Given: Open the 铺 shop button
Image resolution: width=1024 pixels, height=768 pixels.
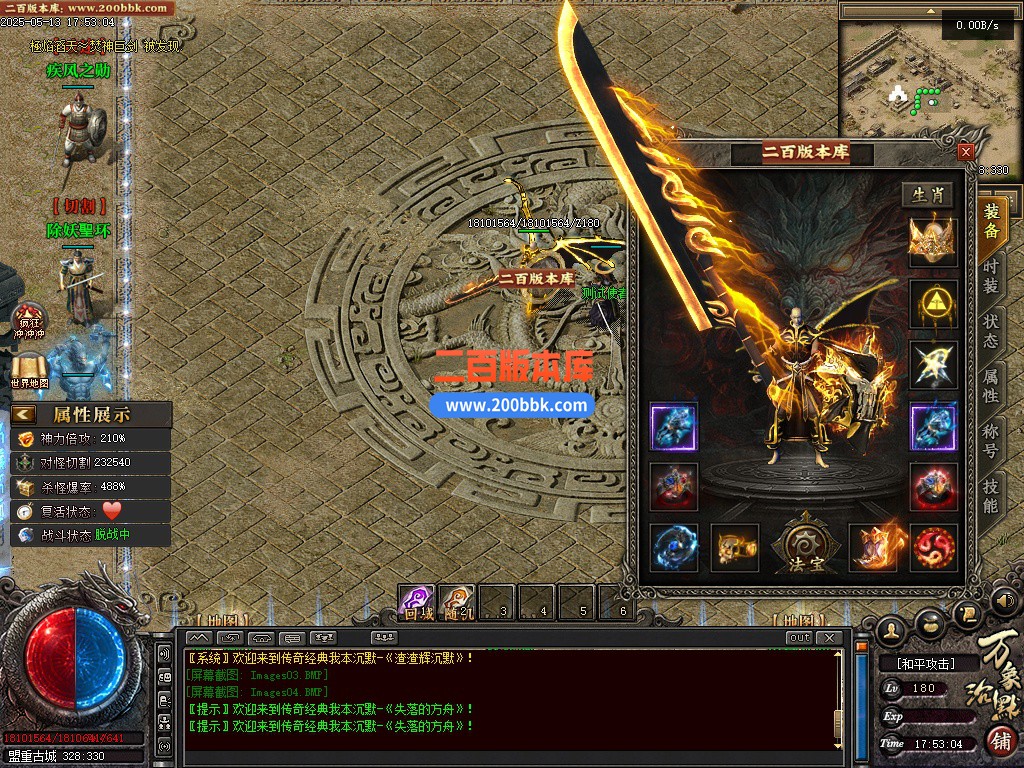Looking at the screenshot, I should (1001, 740).
